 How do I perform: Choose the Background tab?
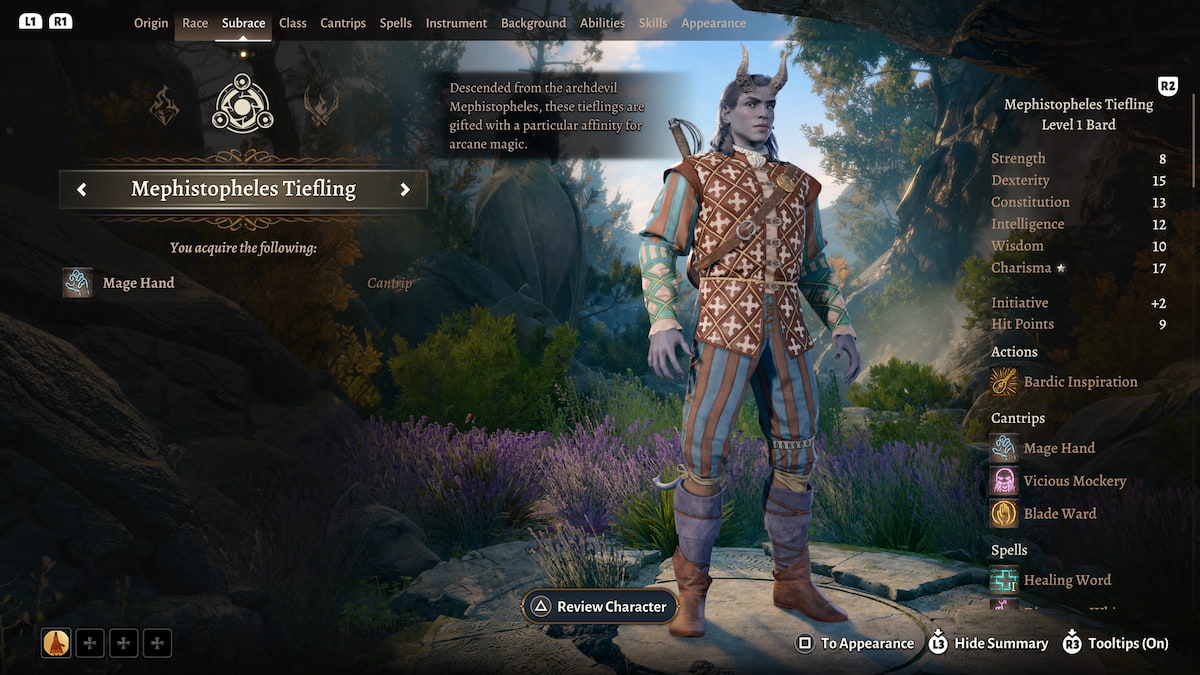click(x=533, y=23)
